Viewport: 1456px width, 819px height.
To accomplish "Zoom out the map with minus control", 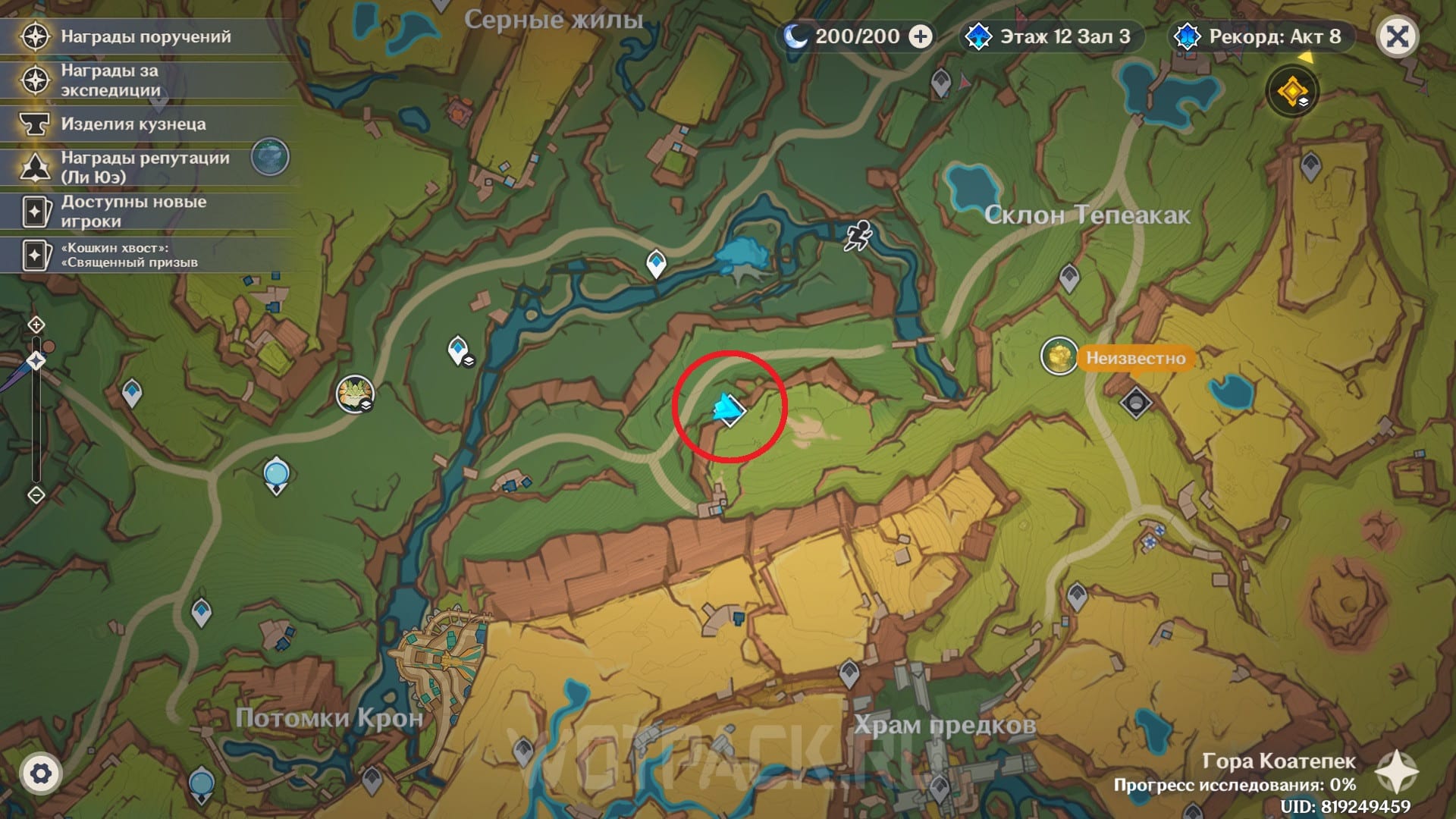I will pos(36,495).
